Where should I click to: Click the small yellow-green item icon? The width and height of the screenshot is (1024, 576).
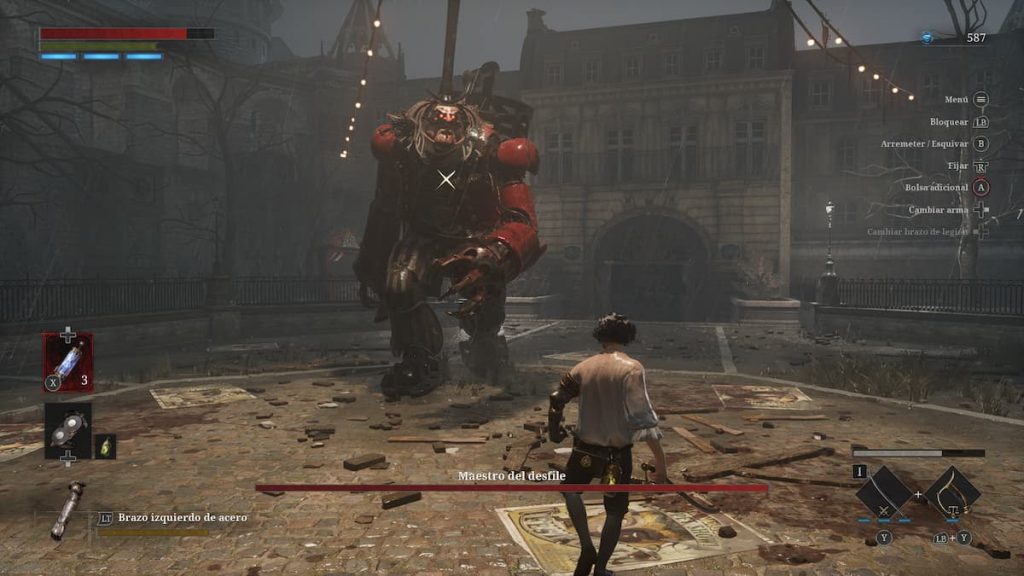[105, 446]
